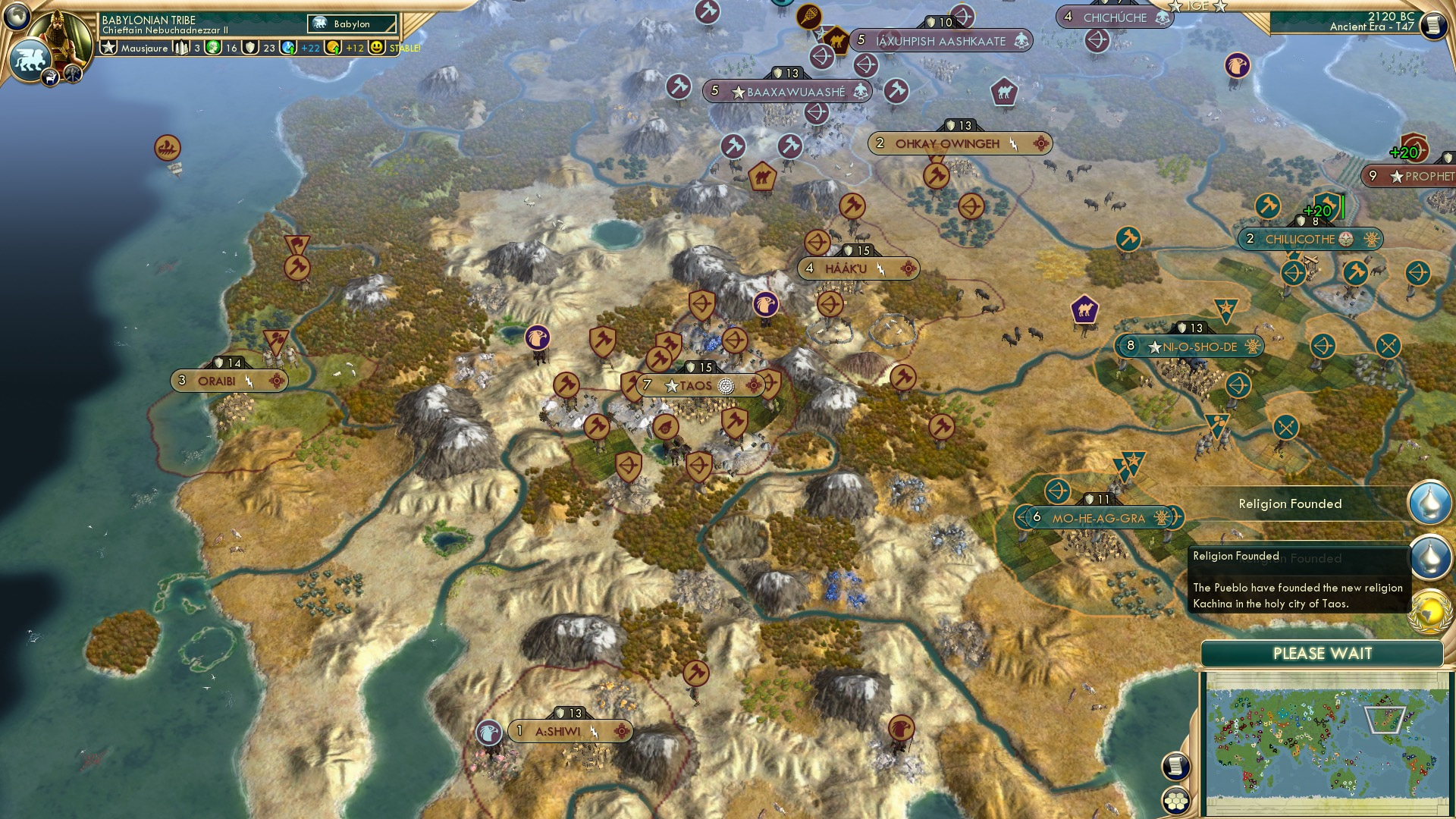Toggle strategic view with the globe button
This screenshot has width=1456, height=819.
(17, 17)
